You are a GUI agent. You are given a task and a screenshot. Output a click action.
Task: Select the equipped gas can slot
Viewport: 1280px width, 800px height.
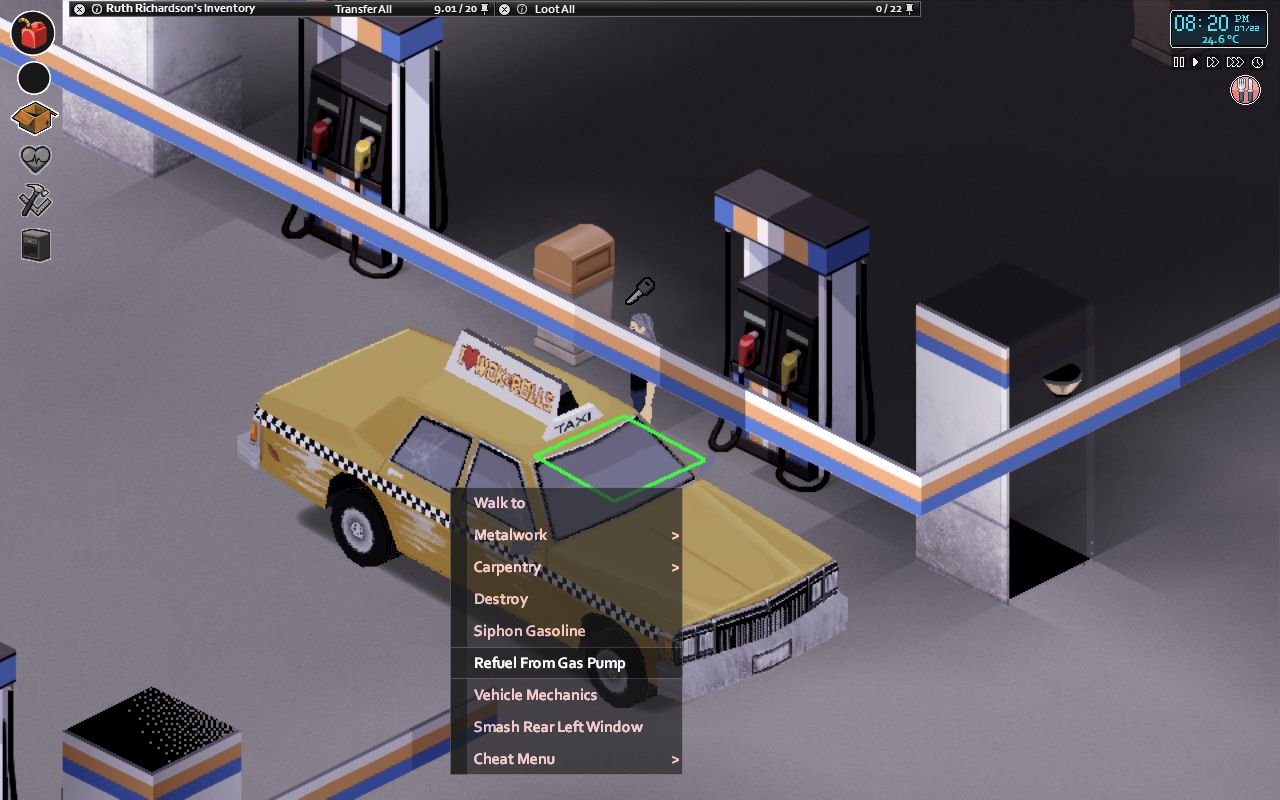tap(34, 32)
